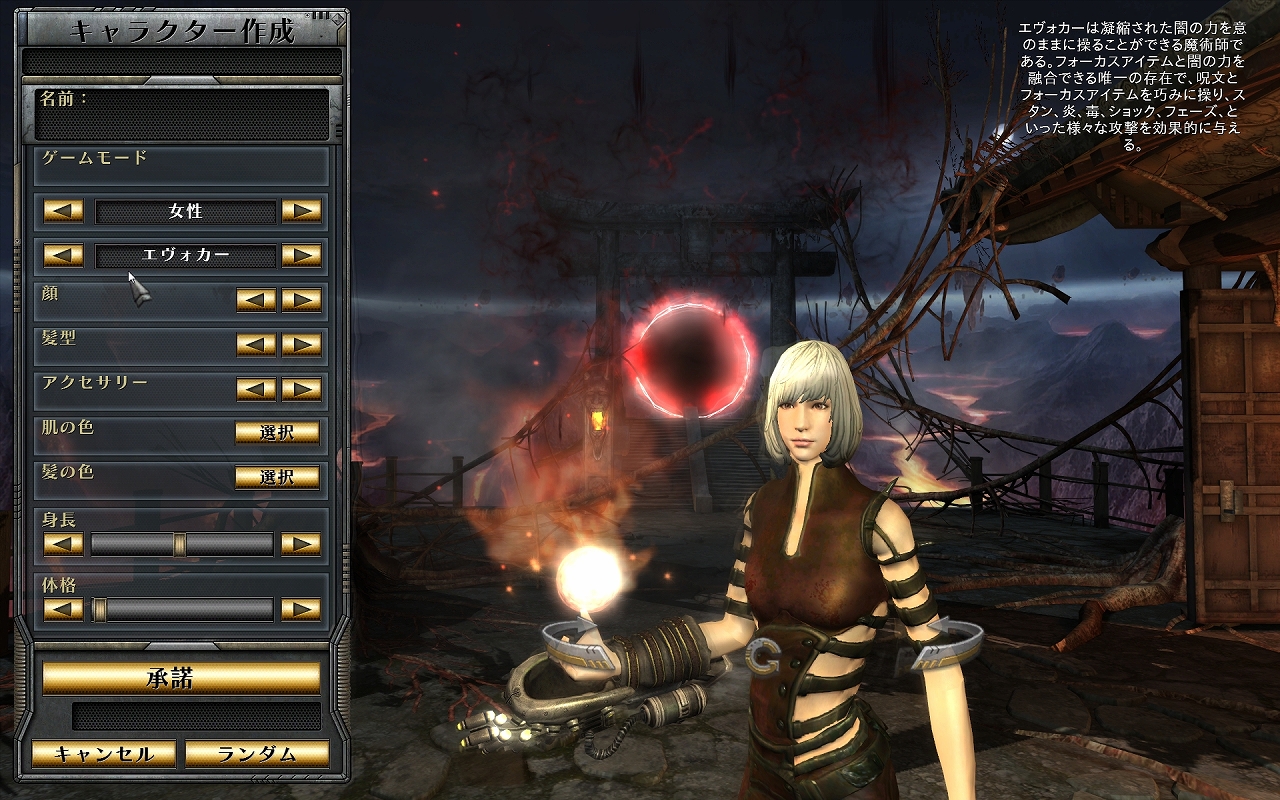
Task: Click the build (体格) slider track
Action: tap(182, 609)
